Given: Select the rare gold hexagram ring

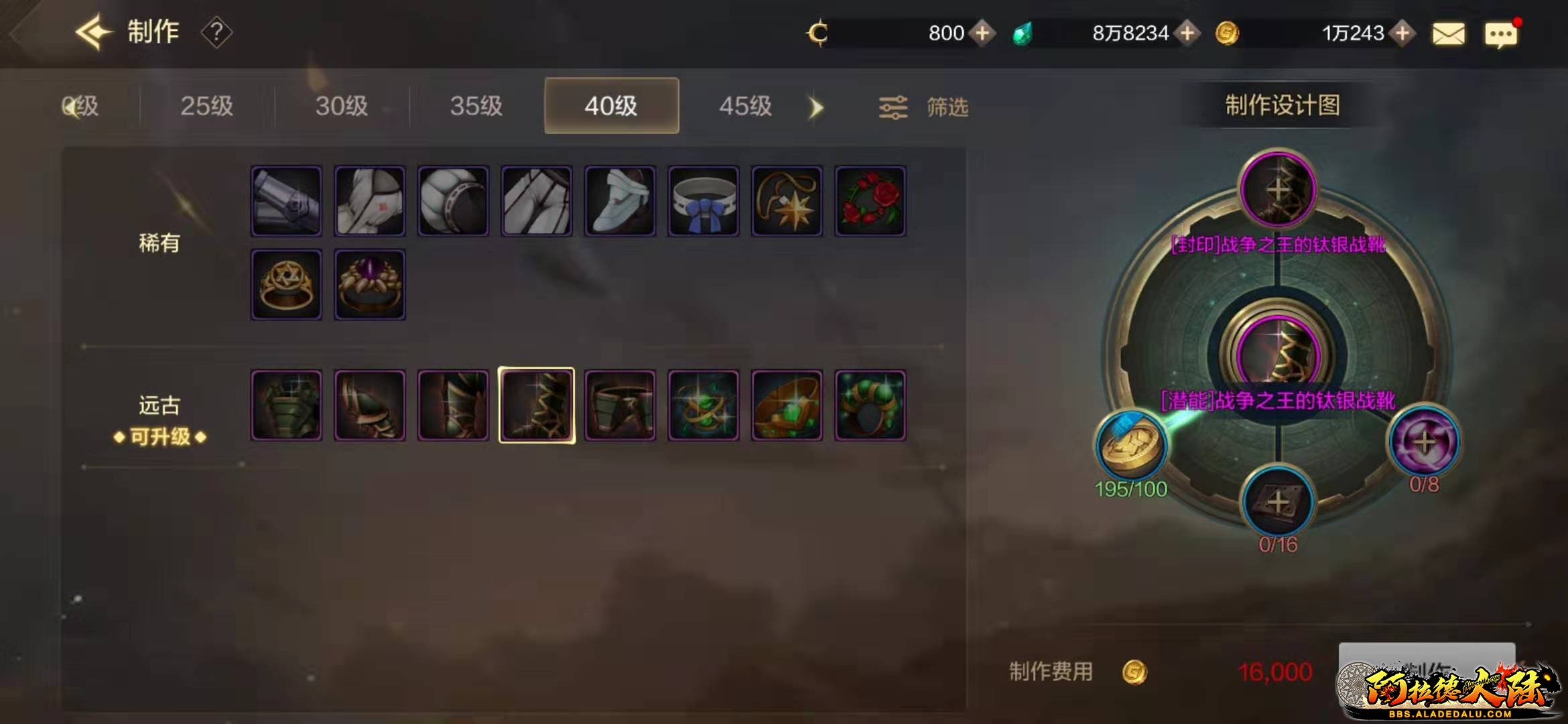Looking at the screenshot, I should tap(286, 284).
